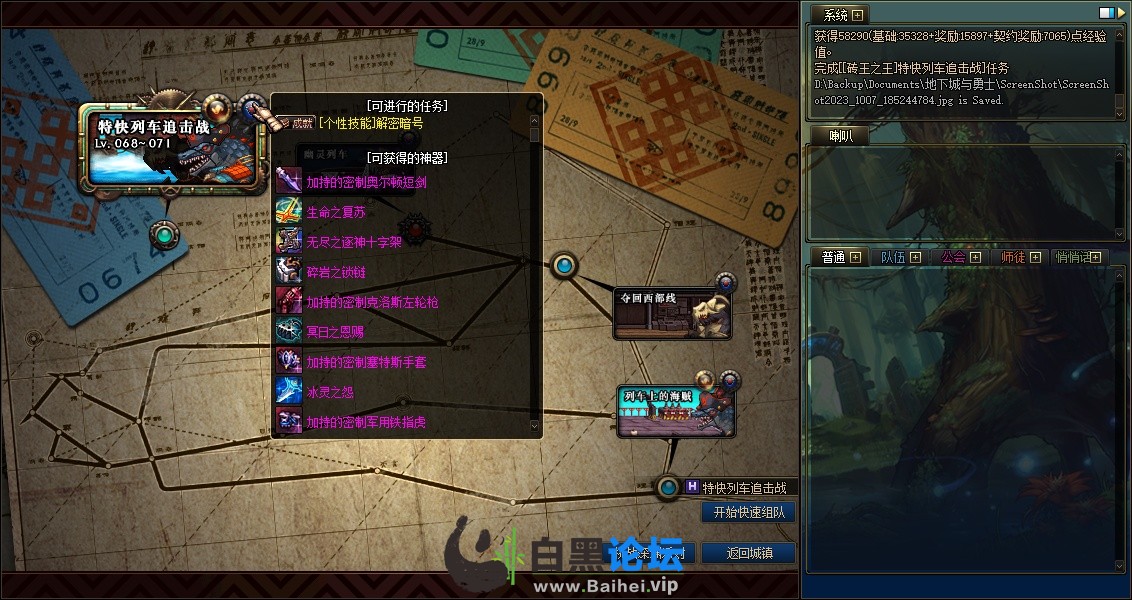The height and width of the screenshot is (600, 1132).
Task: Select the 列车上的海贼 dungeon tile
Action: click(x=675, y=411)
